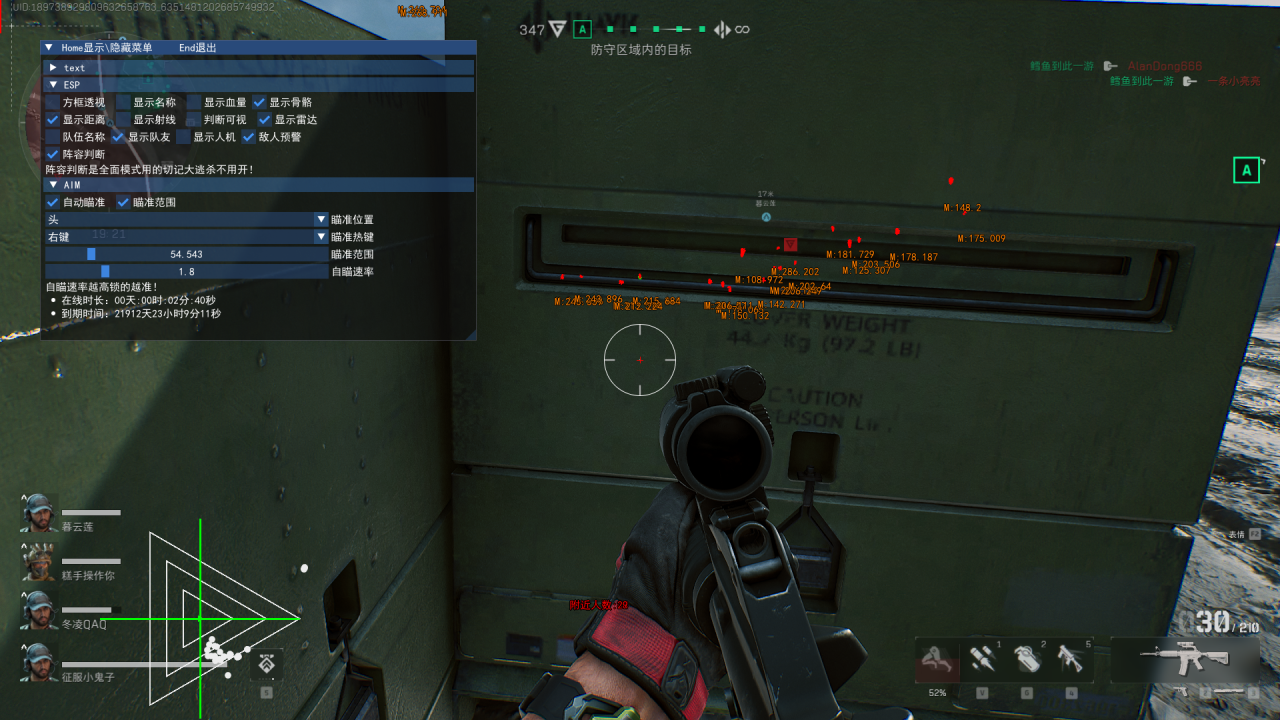Click the armor indicator beside the 347 health
This screenshot has height=720, width=1280.
557,29
